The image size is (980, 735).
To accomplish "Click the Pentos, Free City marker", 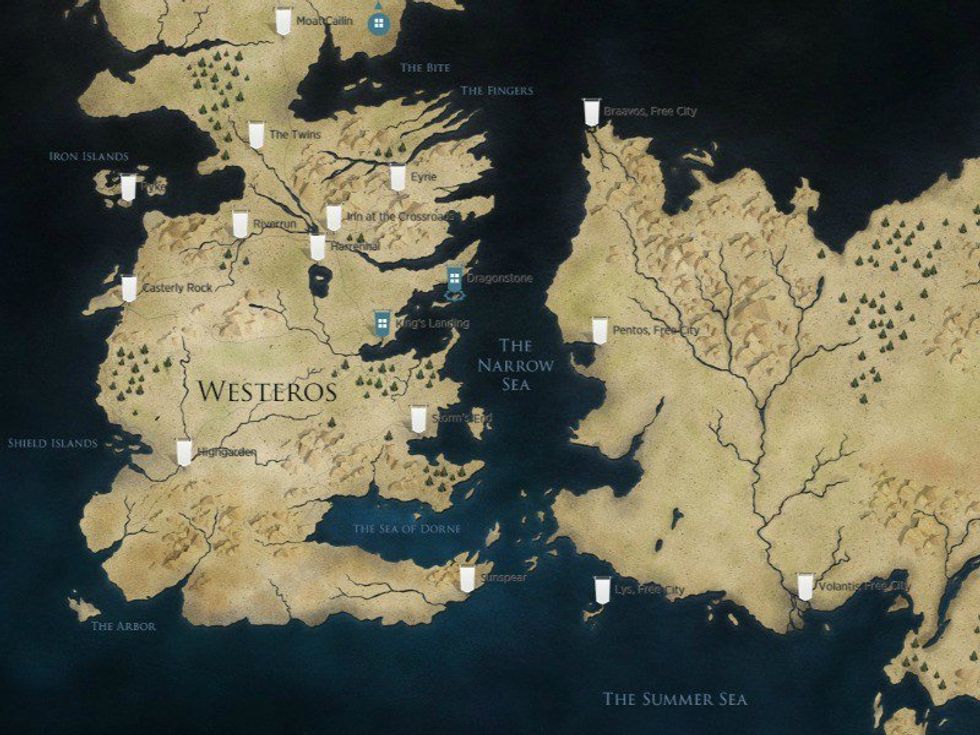I will [599, 331].
